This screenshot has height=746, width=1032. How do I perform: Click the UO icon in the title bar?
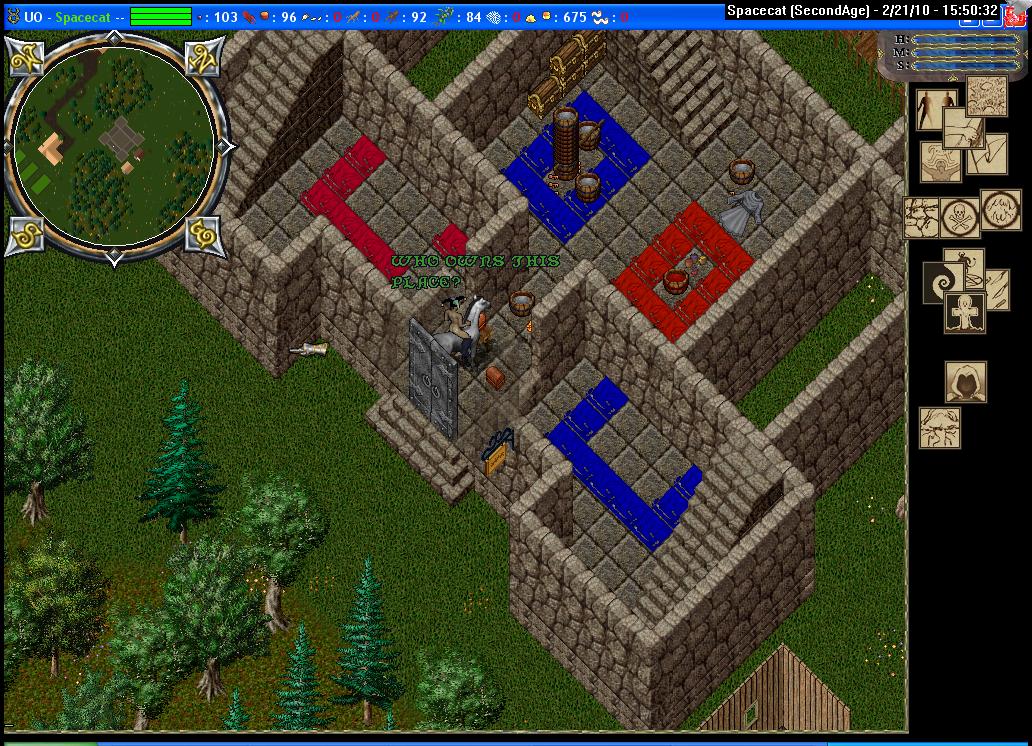pos(13,17)
